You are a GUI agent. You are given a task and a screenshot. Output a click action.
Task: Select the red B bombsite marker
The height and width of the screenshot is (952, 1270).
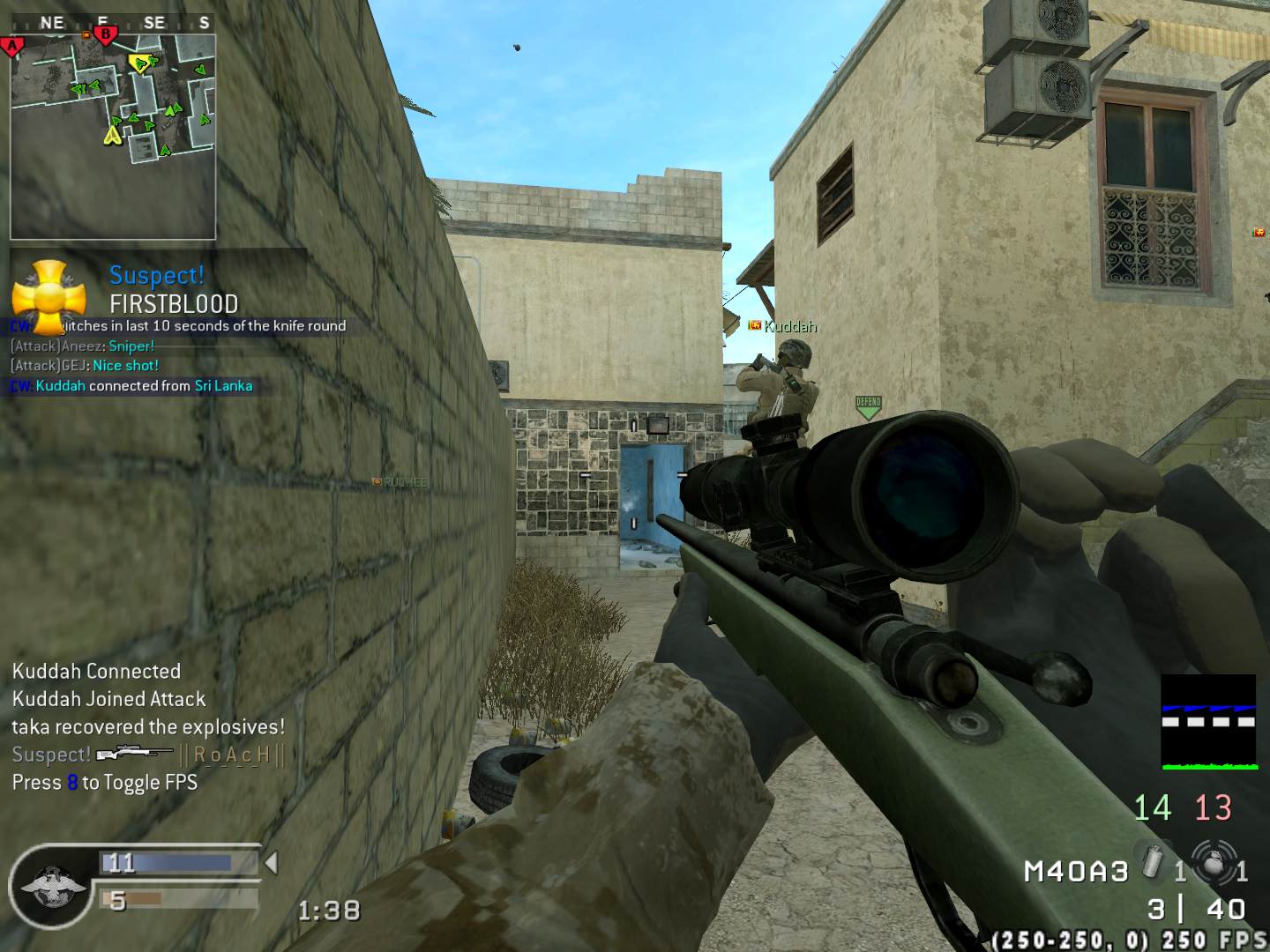click(105, 36)
